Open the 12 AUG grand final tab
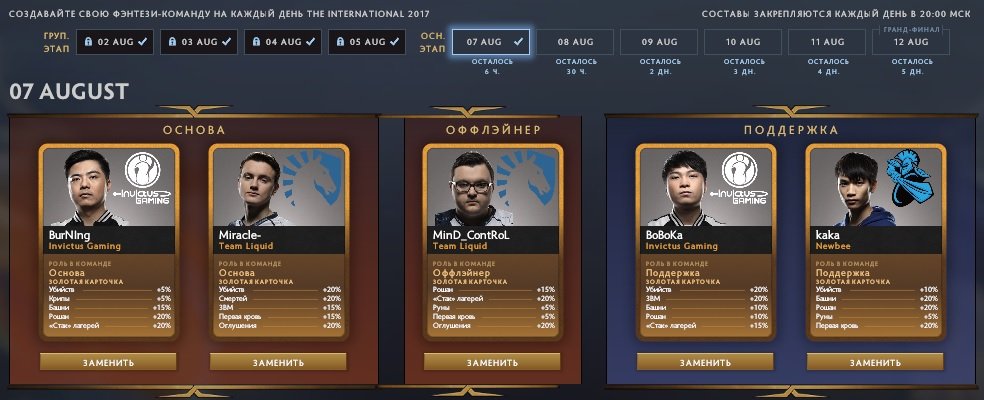Screen dimensions: 984x400 pos(912,42)
